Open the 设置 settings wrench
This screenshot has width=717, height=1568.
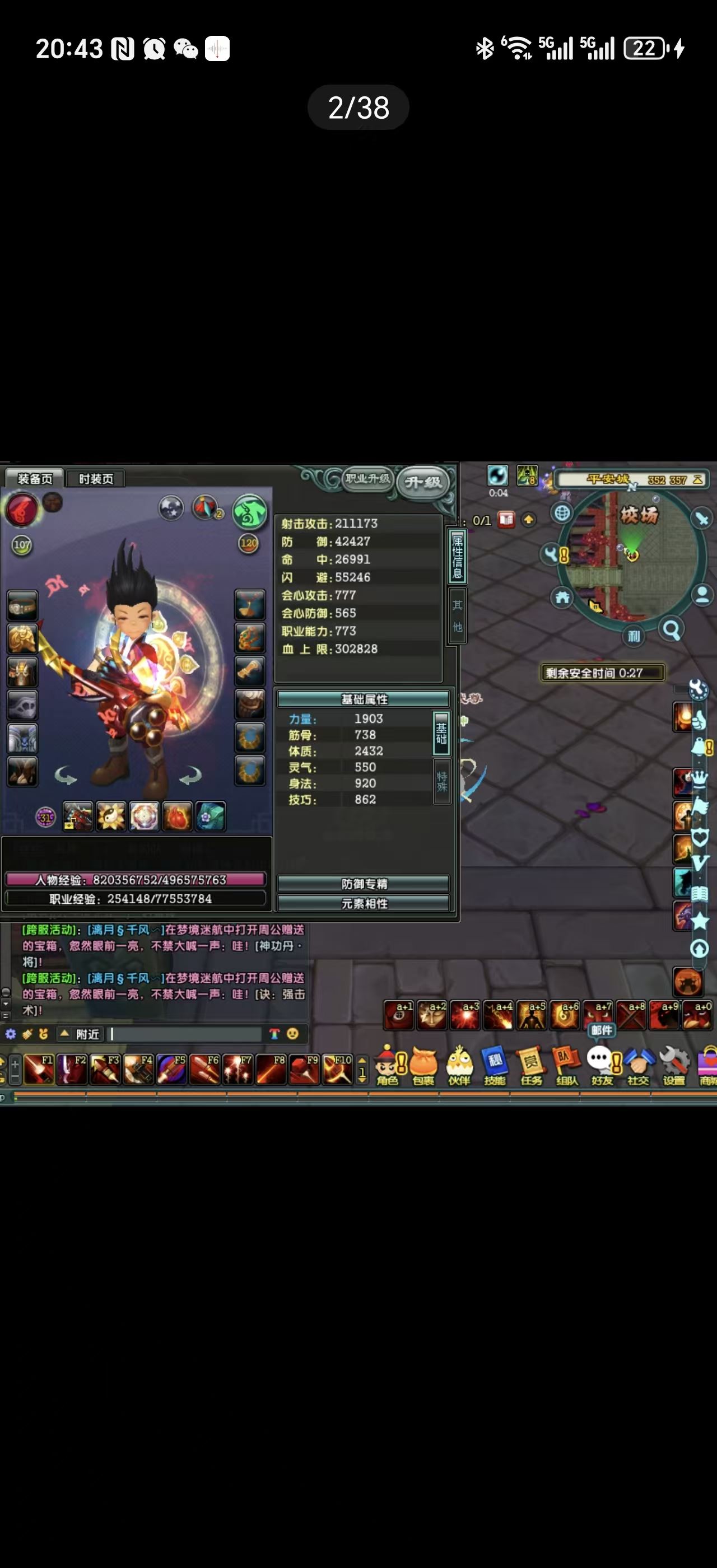pos(674,1066)
